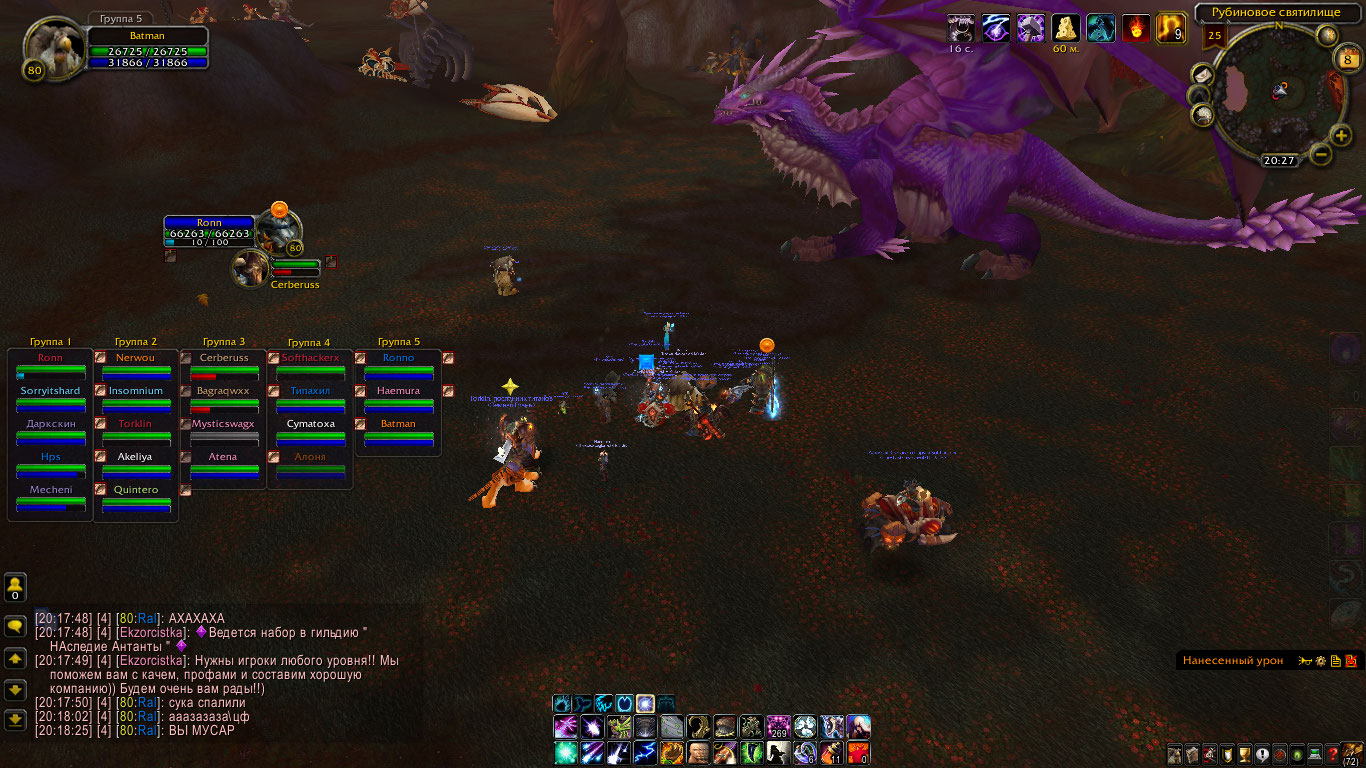Open the red question mark help button

click(1333, 755)
